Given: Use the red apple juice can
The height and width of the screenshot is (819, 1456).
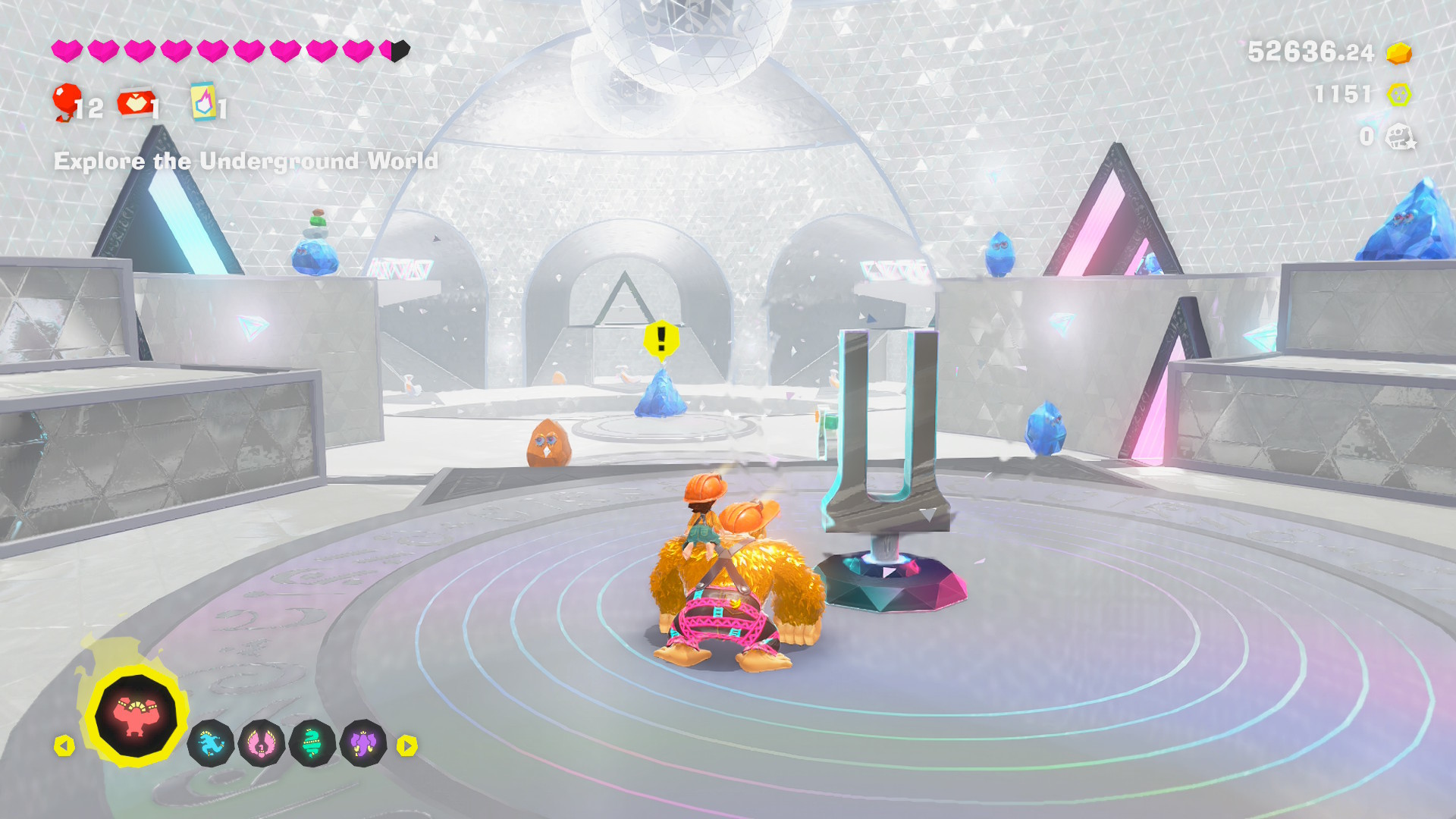Looking at the screenshot, I should (x=136, y=103).
